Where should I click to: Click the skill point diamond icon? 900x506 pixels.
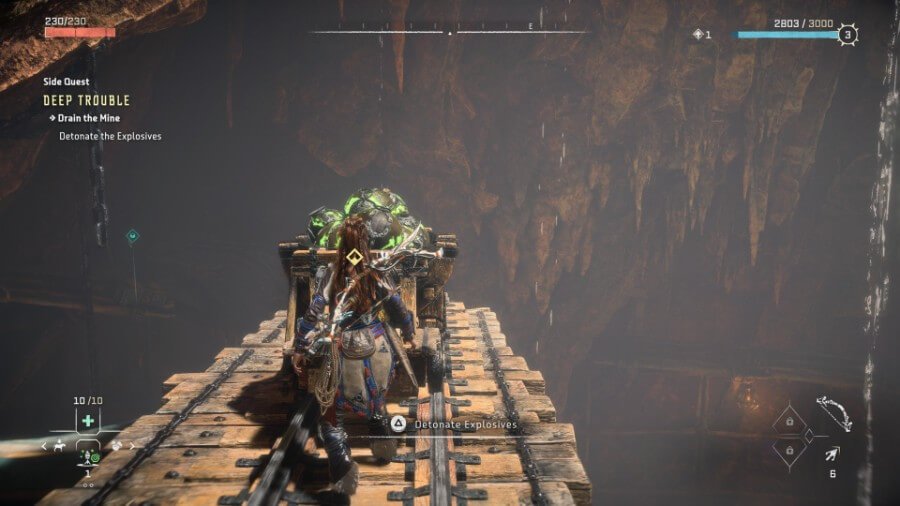[x=698, y=34]
